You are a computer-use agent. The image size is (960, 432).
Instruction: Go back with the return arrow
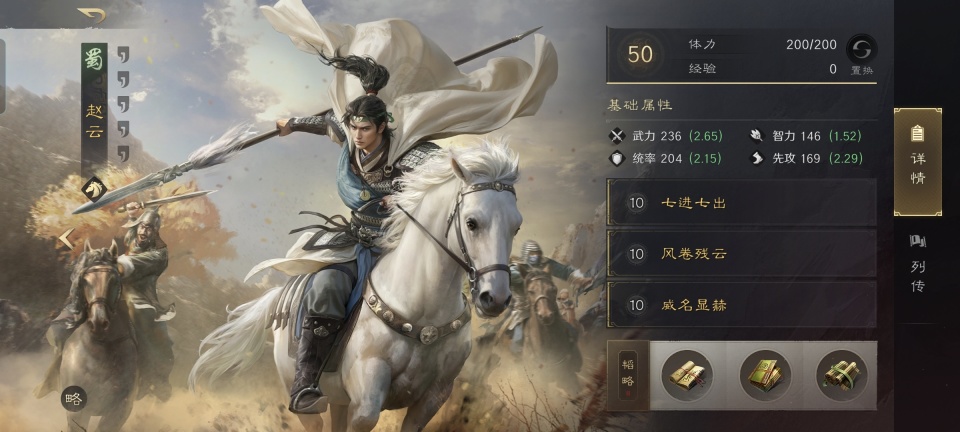(x=92, y=15)
